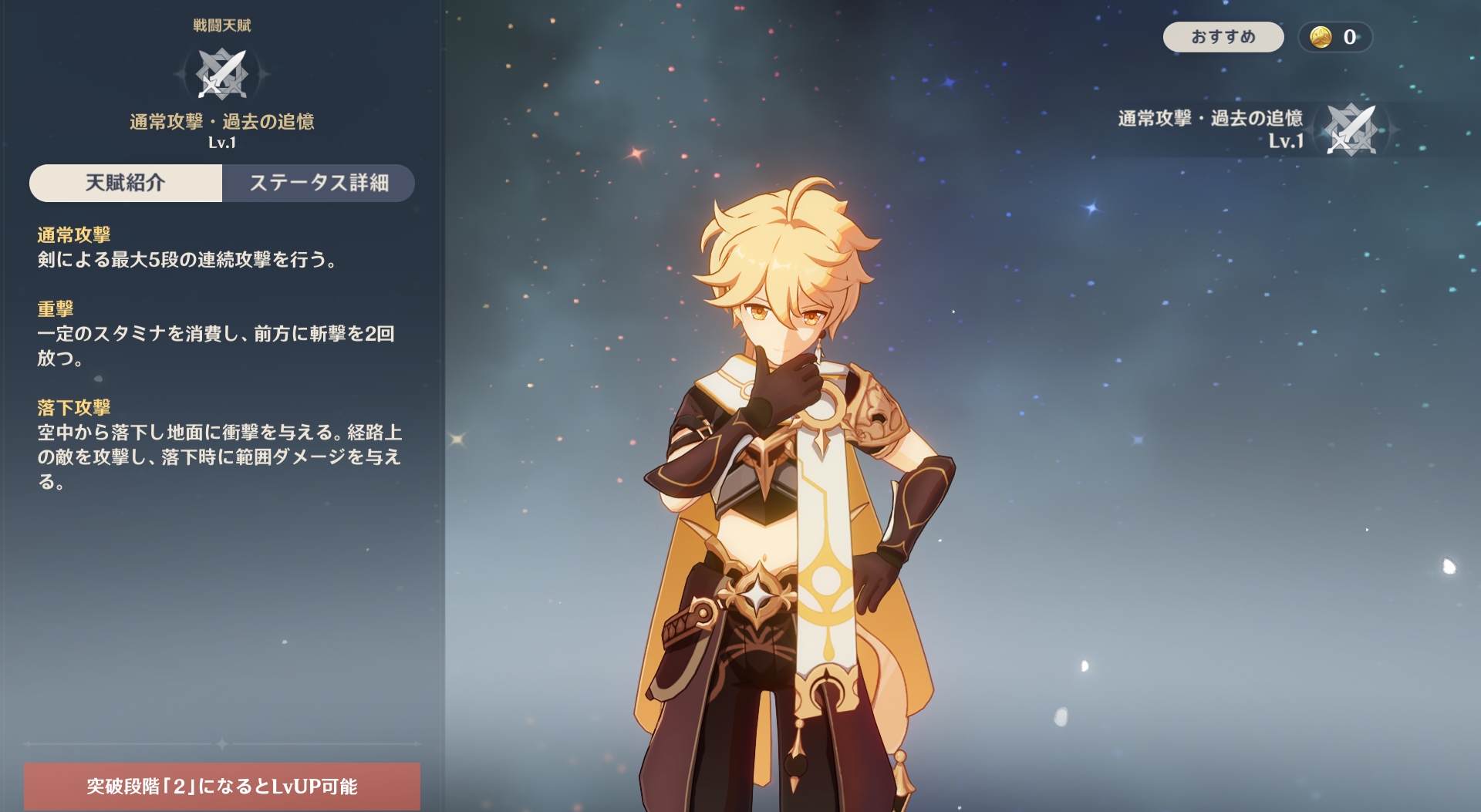Click the おすすめ button
This screenshot has height=812, width=1481.
coord(1223,37)
